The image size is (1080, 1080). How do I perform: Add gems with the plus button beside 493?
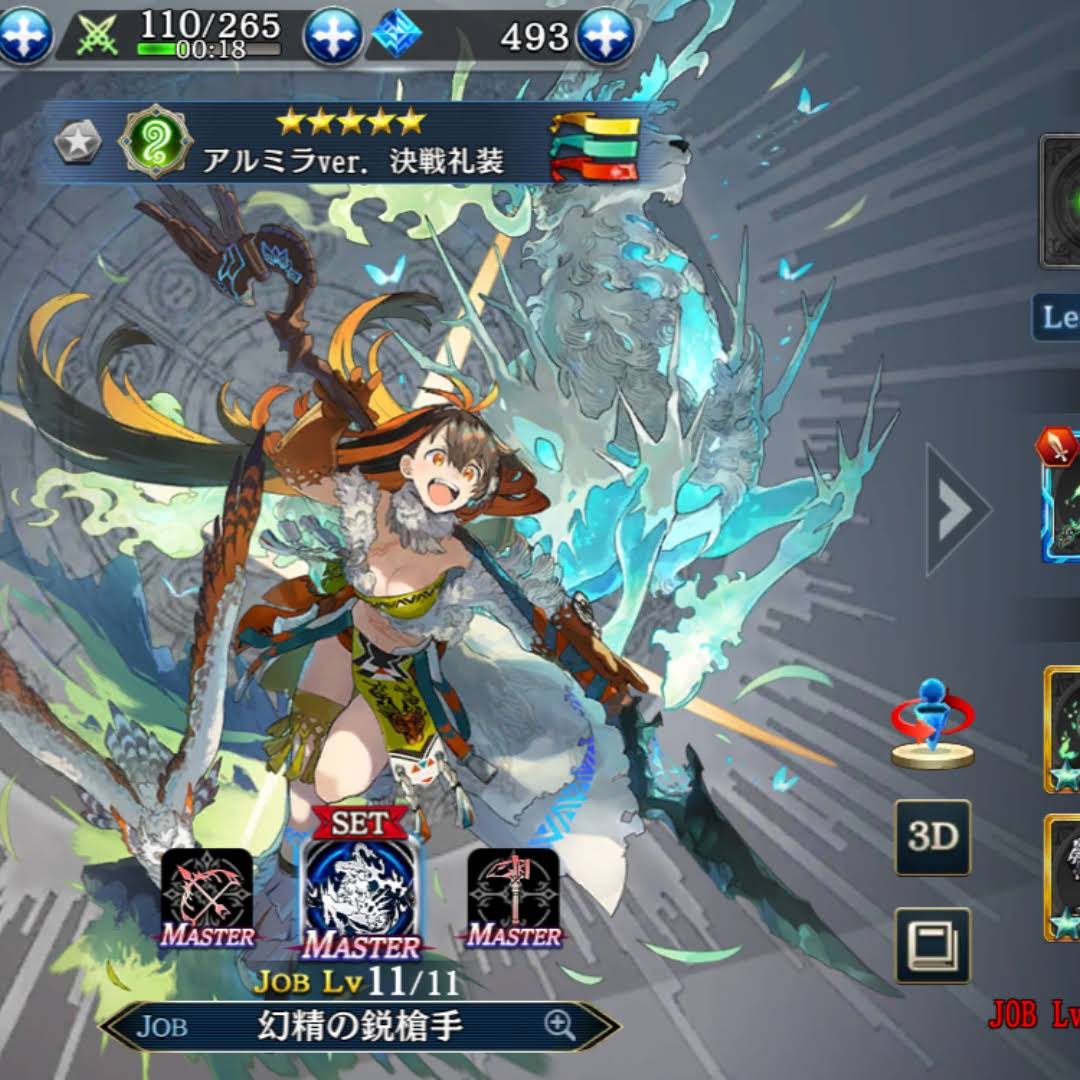coord(606,36)
